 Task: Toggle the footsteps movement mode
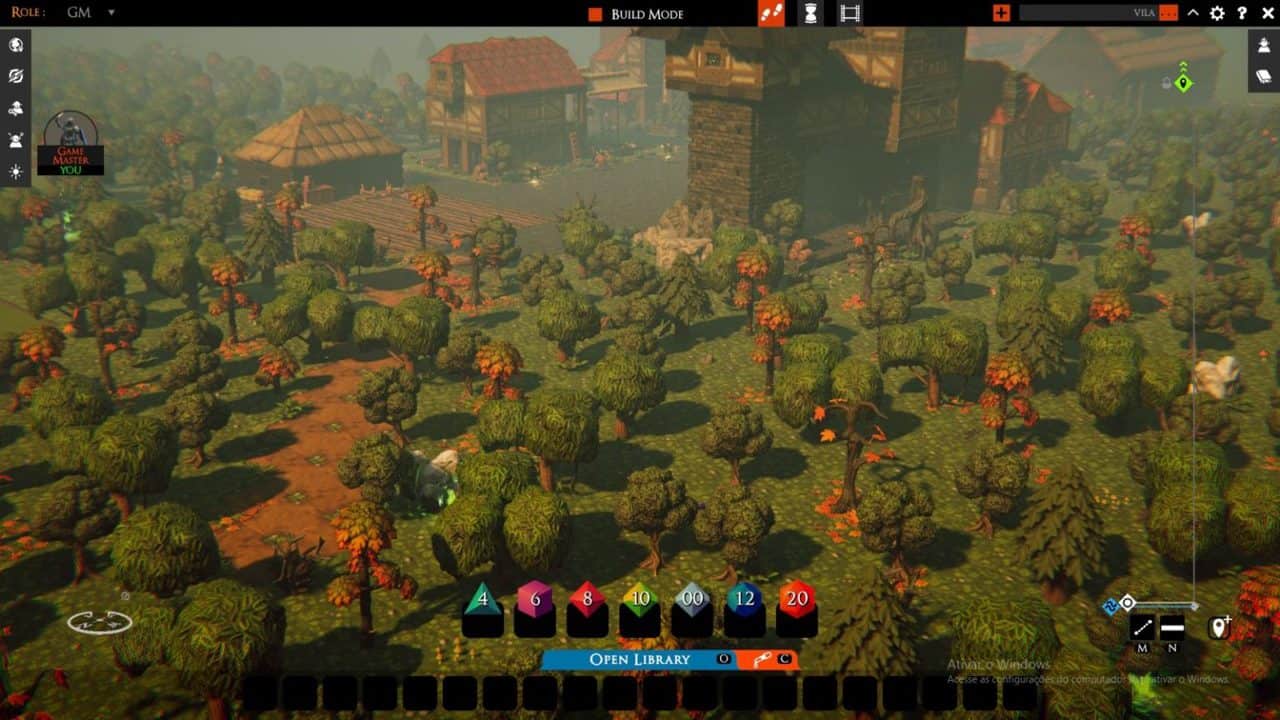point(770,13)
